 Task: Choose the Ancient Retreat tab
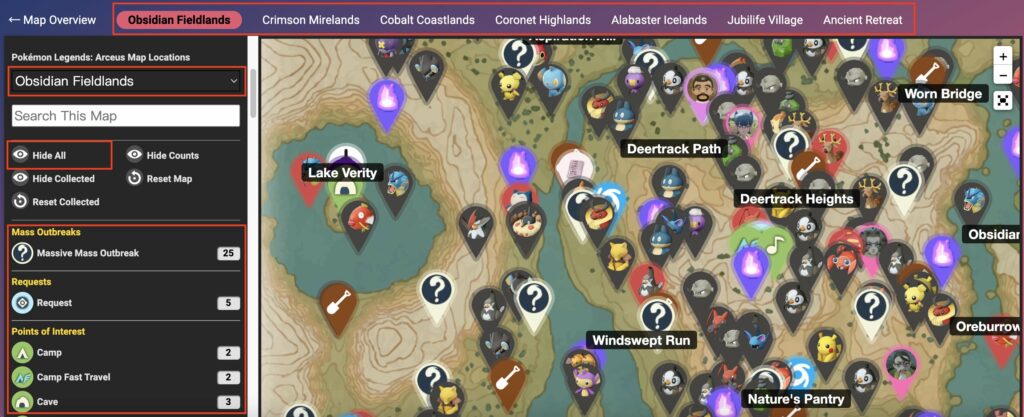(865, 19)
